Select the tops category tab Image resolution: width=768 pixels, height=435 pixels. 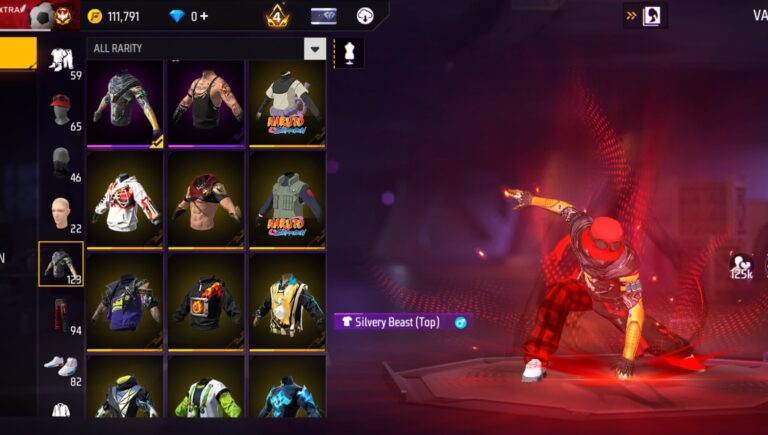point(61,264)
